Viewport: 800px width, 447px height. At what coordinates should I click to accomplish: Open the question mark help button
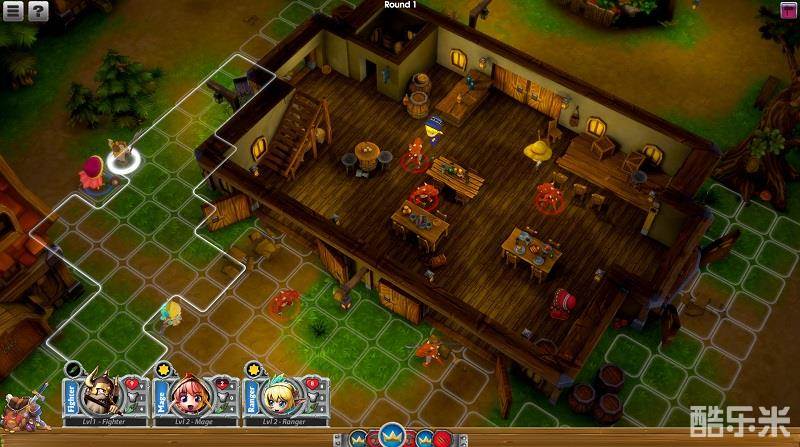(38, 11)
